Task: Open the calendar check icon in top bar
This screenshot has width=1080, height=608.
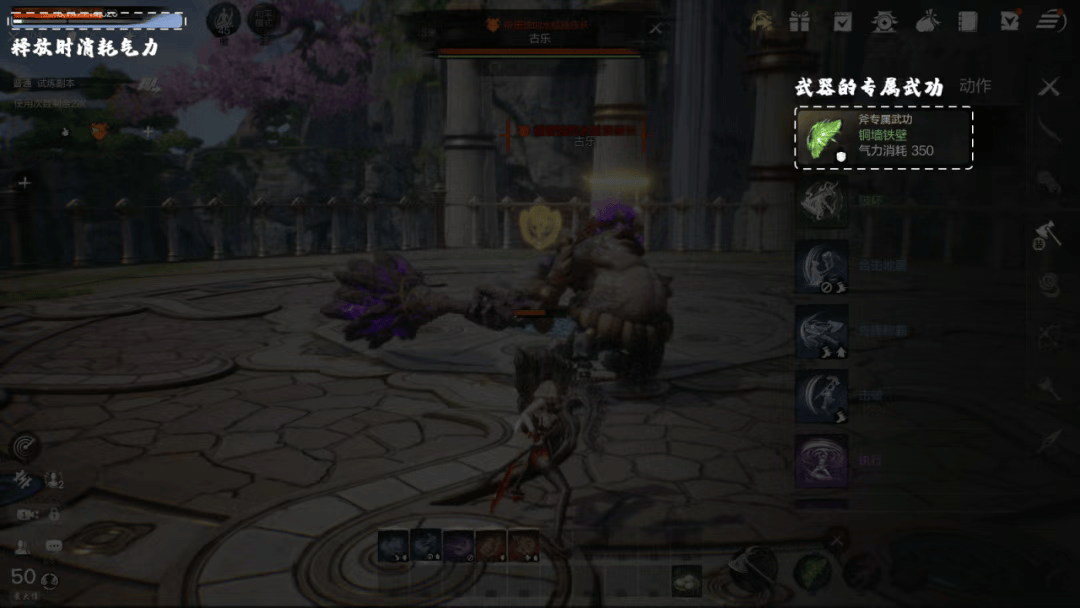Action: [843, 20]
